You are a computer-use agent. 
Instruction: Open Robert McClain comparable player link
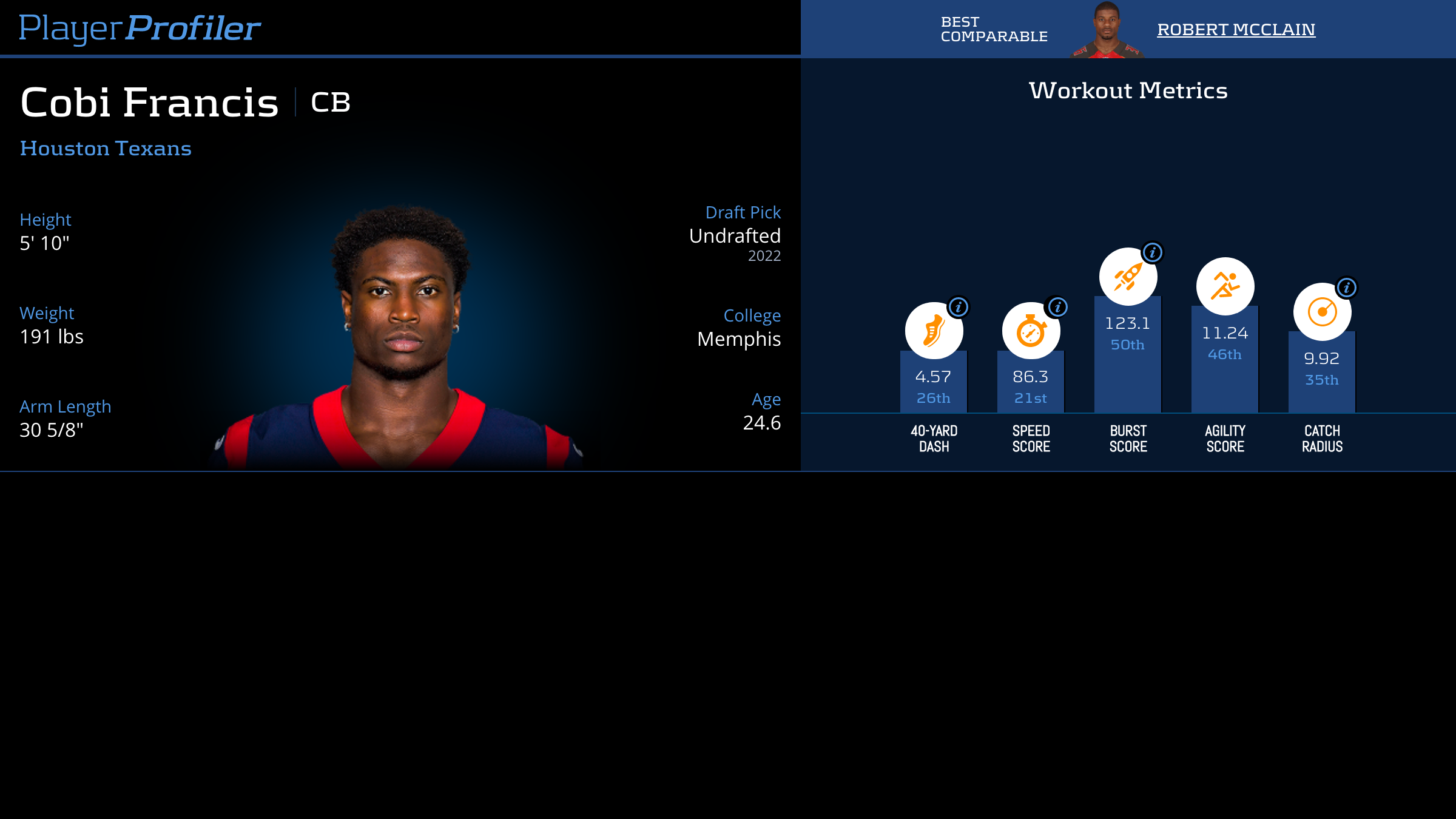pos(1236,30)
